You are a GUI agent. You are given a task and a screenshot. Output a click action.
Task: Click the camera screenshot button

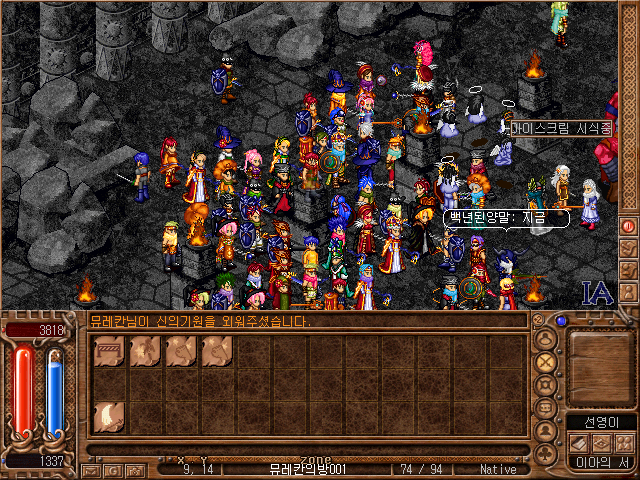(135, 469)
